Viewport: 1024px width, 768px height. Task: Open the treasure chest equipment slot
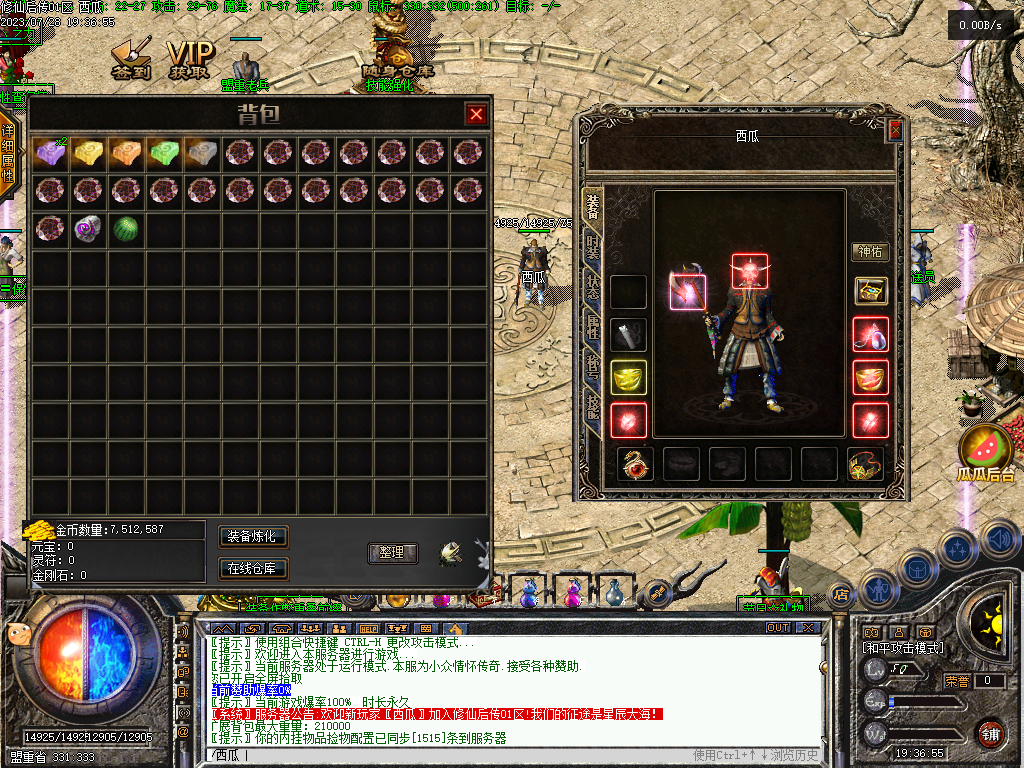pyautogui.click(x=870, y=291)
